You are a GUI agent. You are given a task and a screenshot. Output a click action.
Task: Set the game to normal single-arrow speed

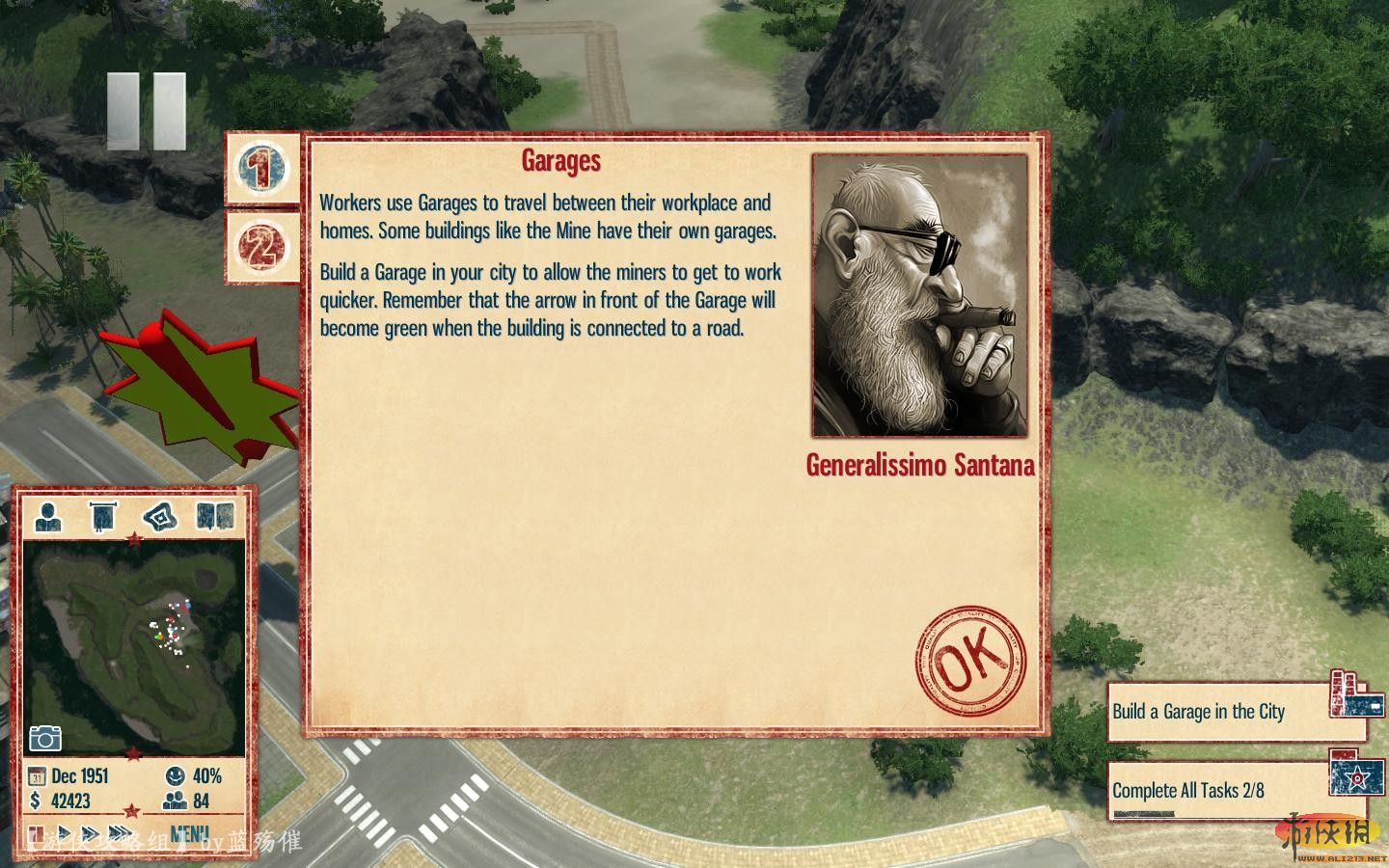65,833
